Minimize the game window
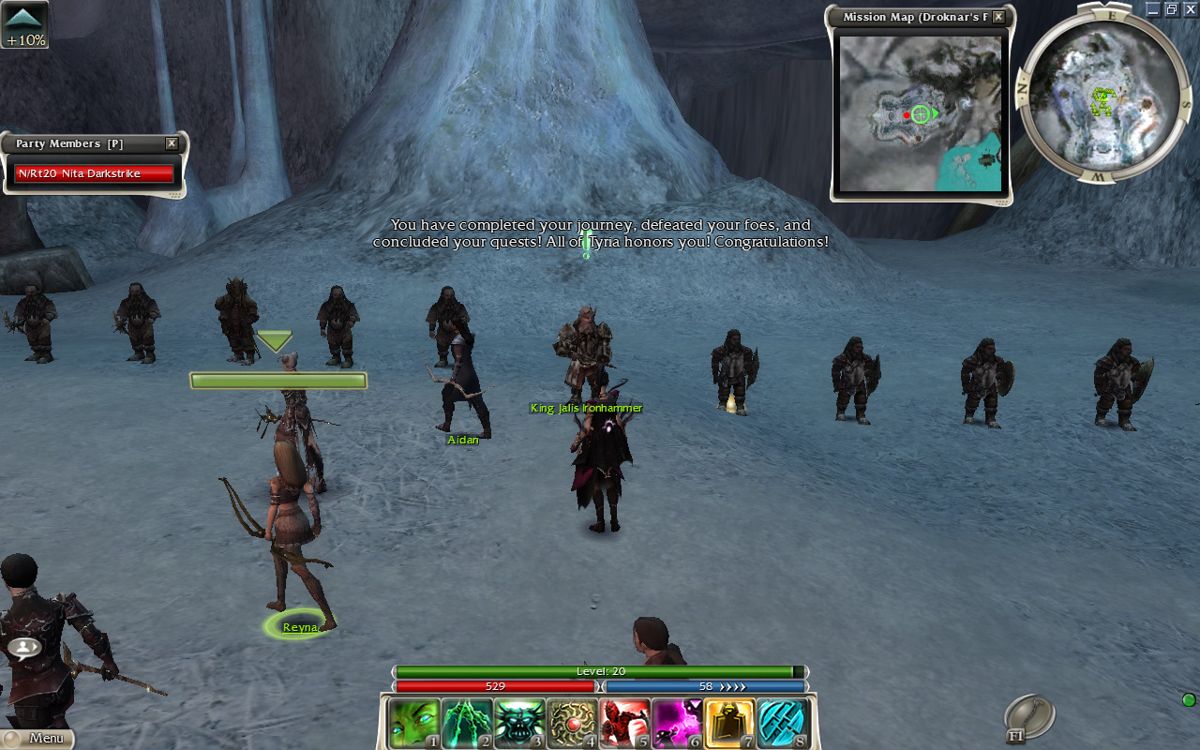 point(1153,9)
